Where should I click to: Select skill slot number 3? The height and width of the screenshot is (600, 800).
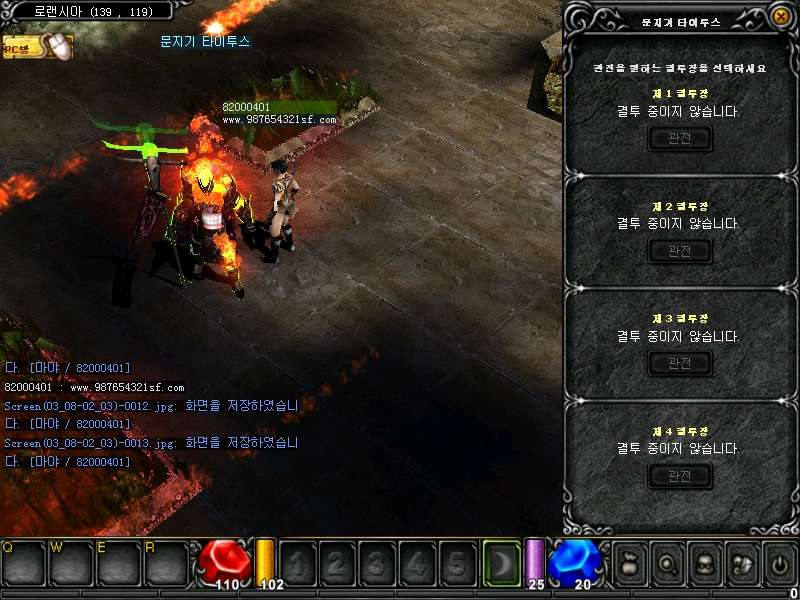[377, 565]
